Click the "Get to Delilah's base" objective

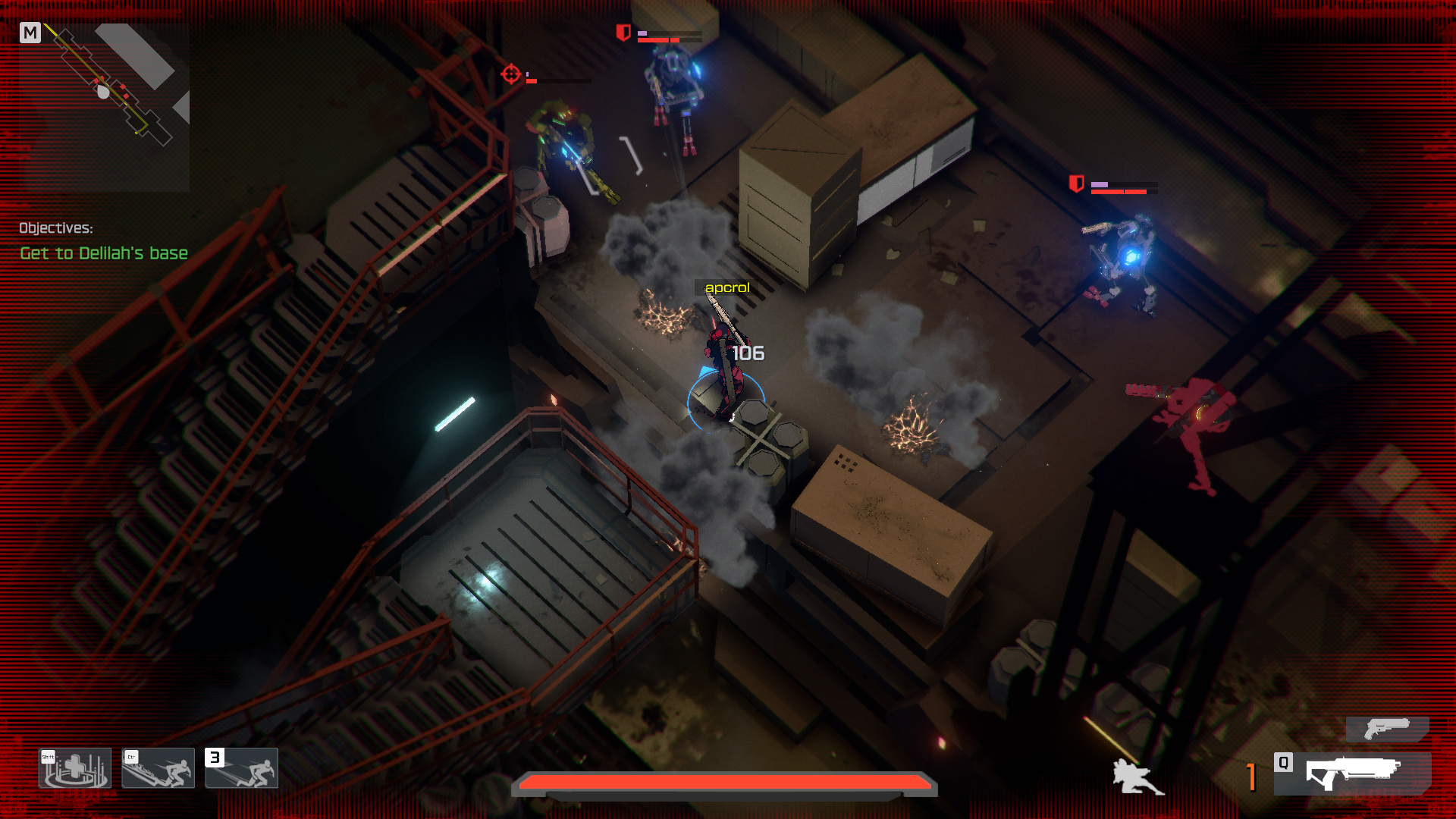click(x=104, y=253)
